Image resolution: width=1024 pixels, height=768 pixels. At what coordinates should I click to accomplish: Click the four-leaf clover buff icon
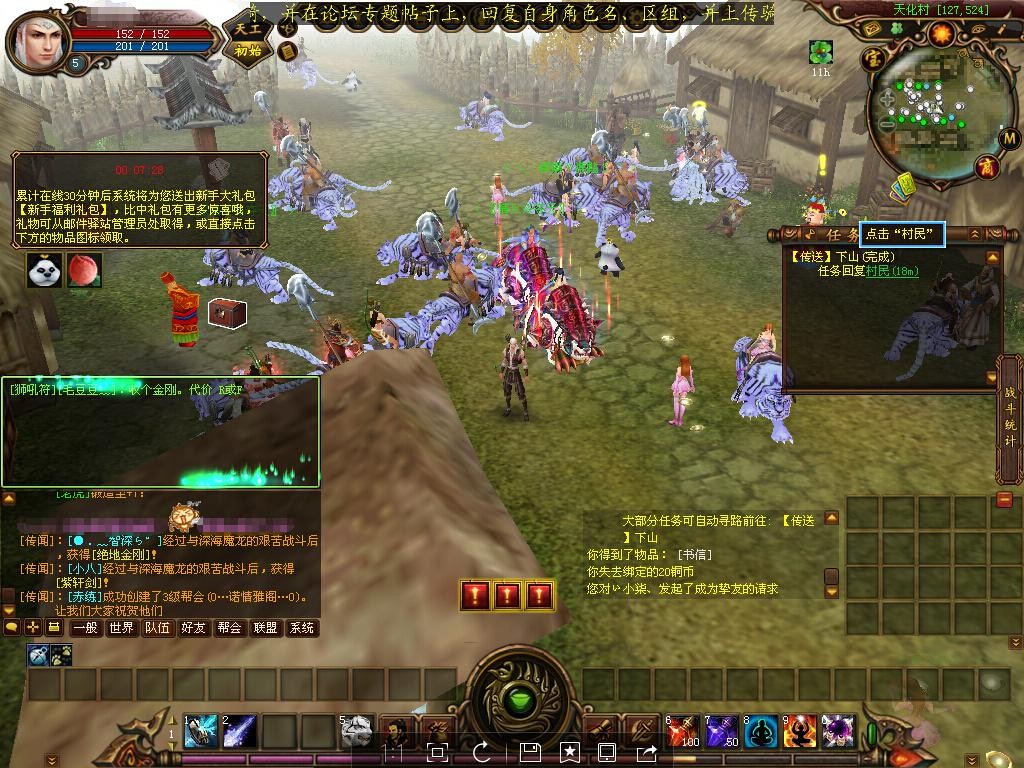click(821, 51)
